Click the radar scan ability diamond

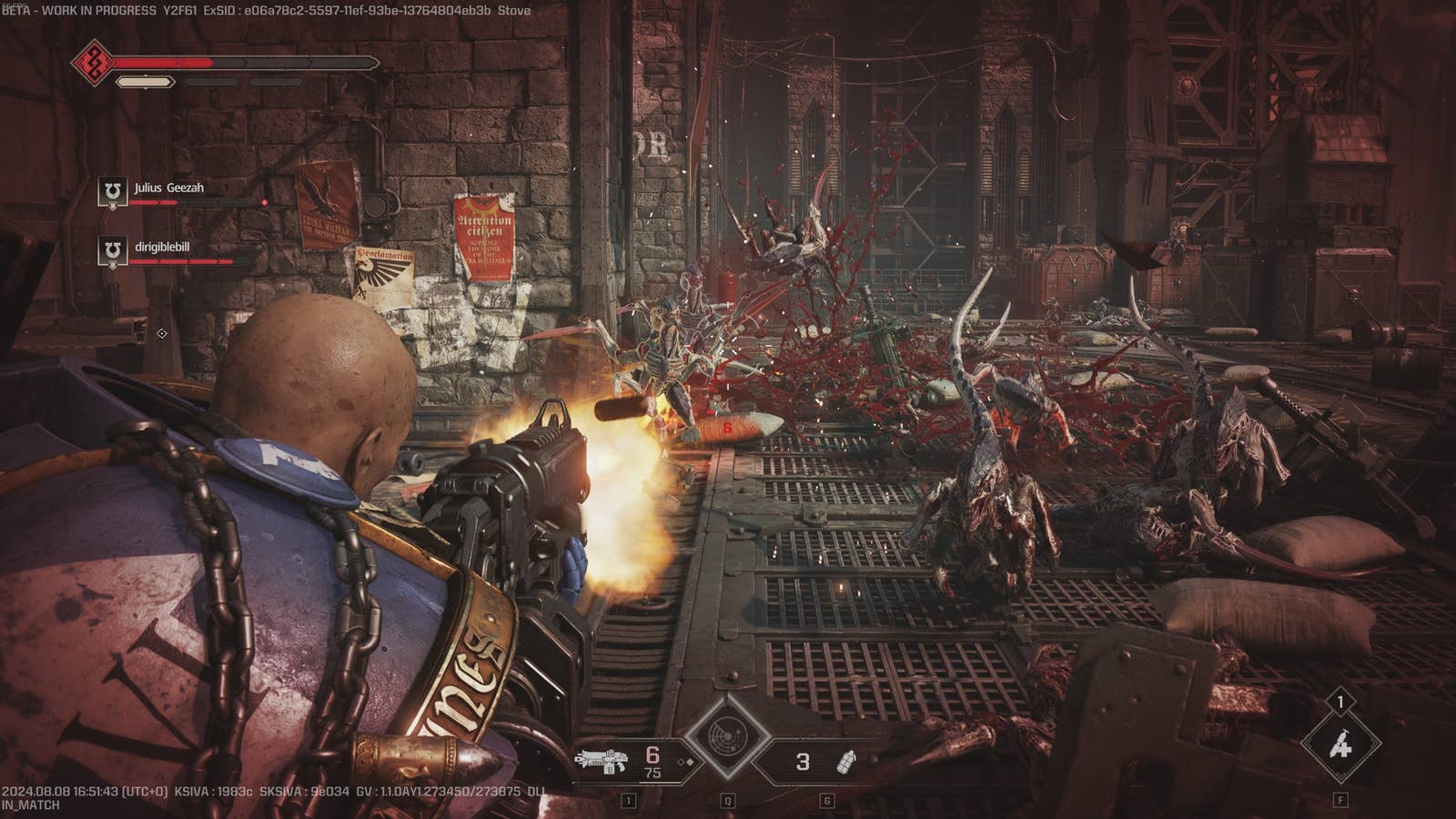(727, 737)
